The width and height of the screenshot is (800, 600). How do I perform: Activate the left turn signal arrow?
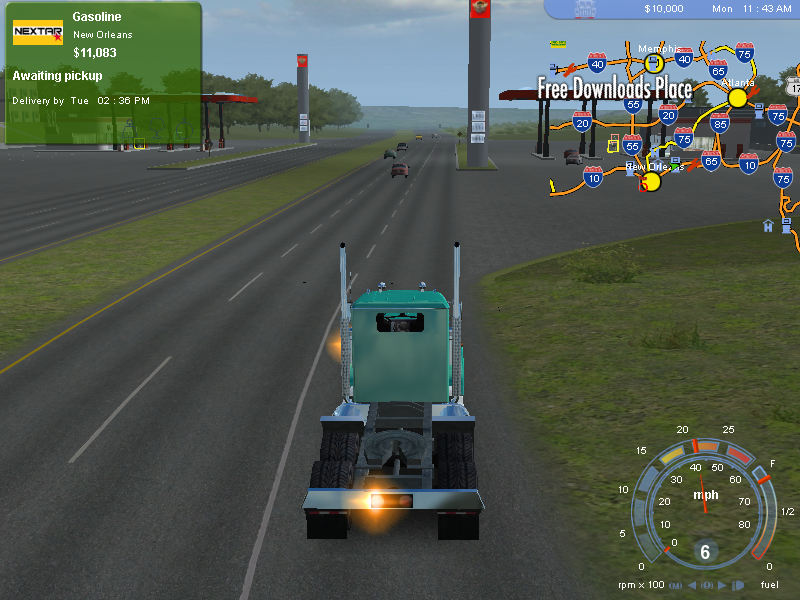point(691,584)
